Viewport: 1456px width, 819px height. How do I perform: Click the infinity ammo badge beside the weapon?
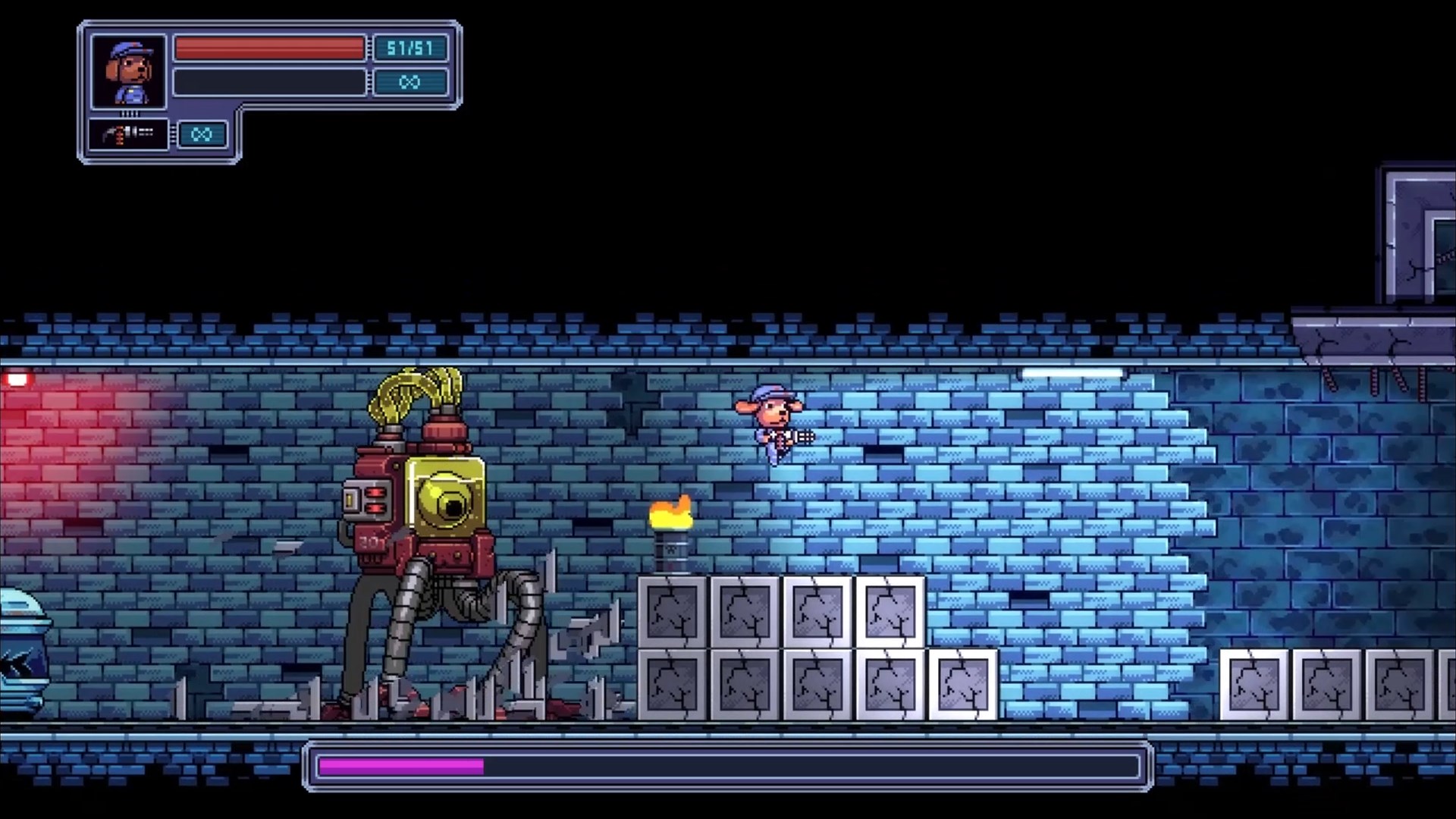click(201, 134)
